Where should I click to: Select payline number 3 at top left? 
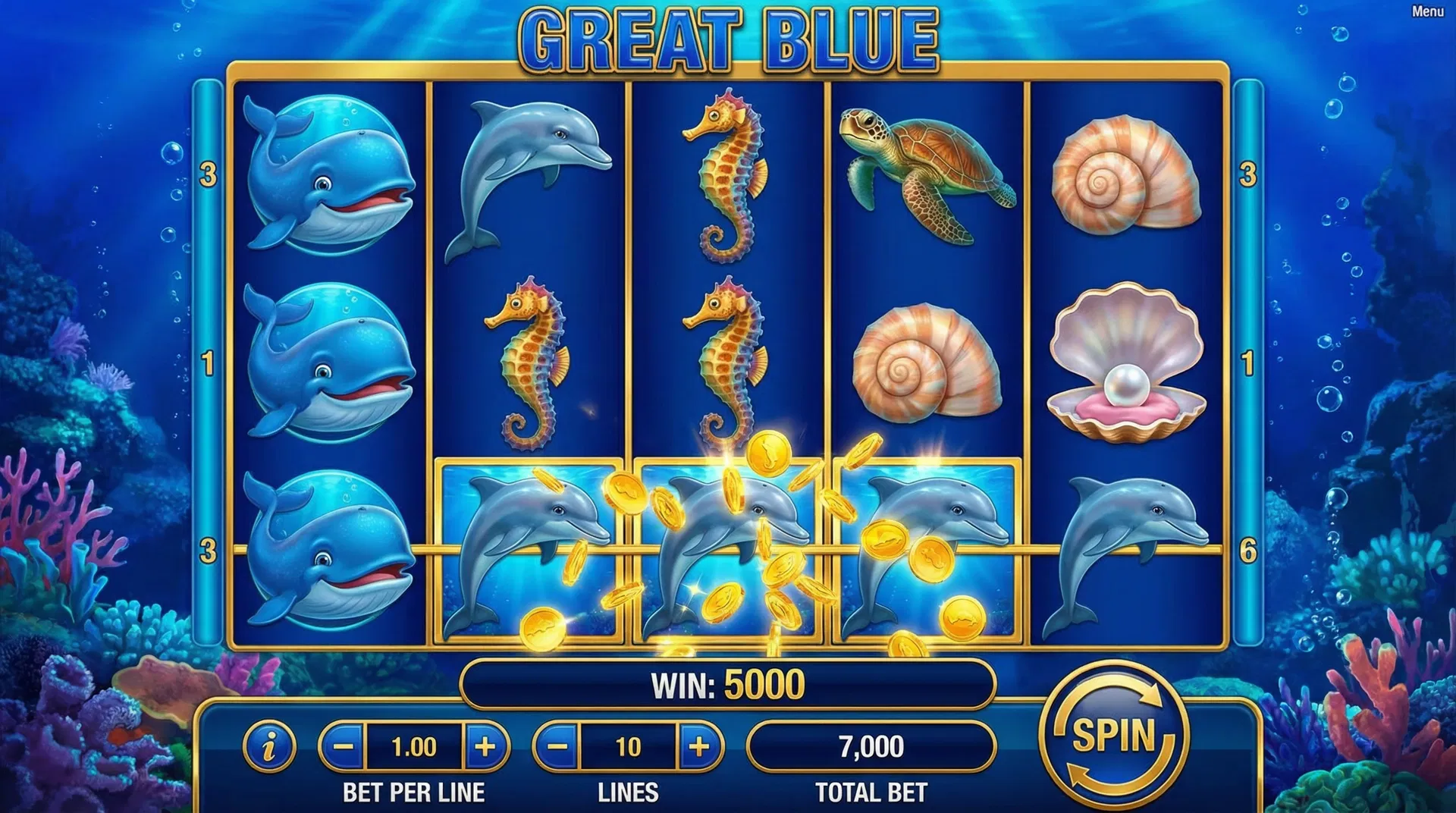[206, 174]
